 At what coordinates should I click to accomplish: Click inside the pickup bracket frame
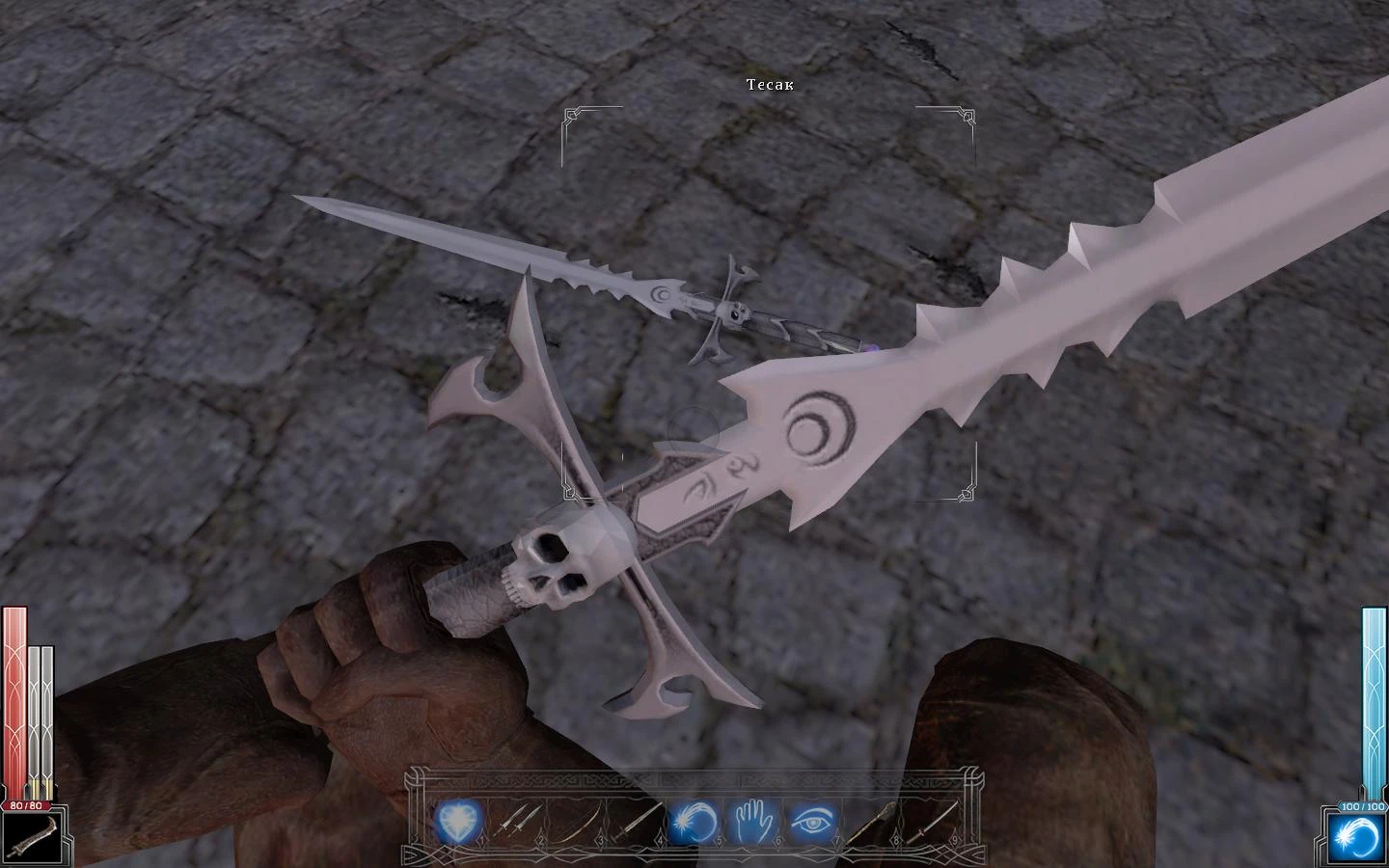[765, 299]
